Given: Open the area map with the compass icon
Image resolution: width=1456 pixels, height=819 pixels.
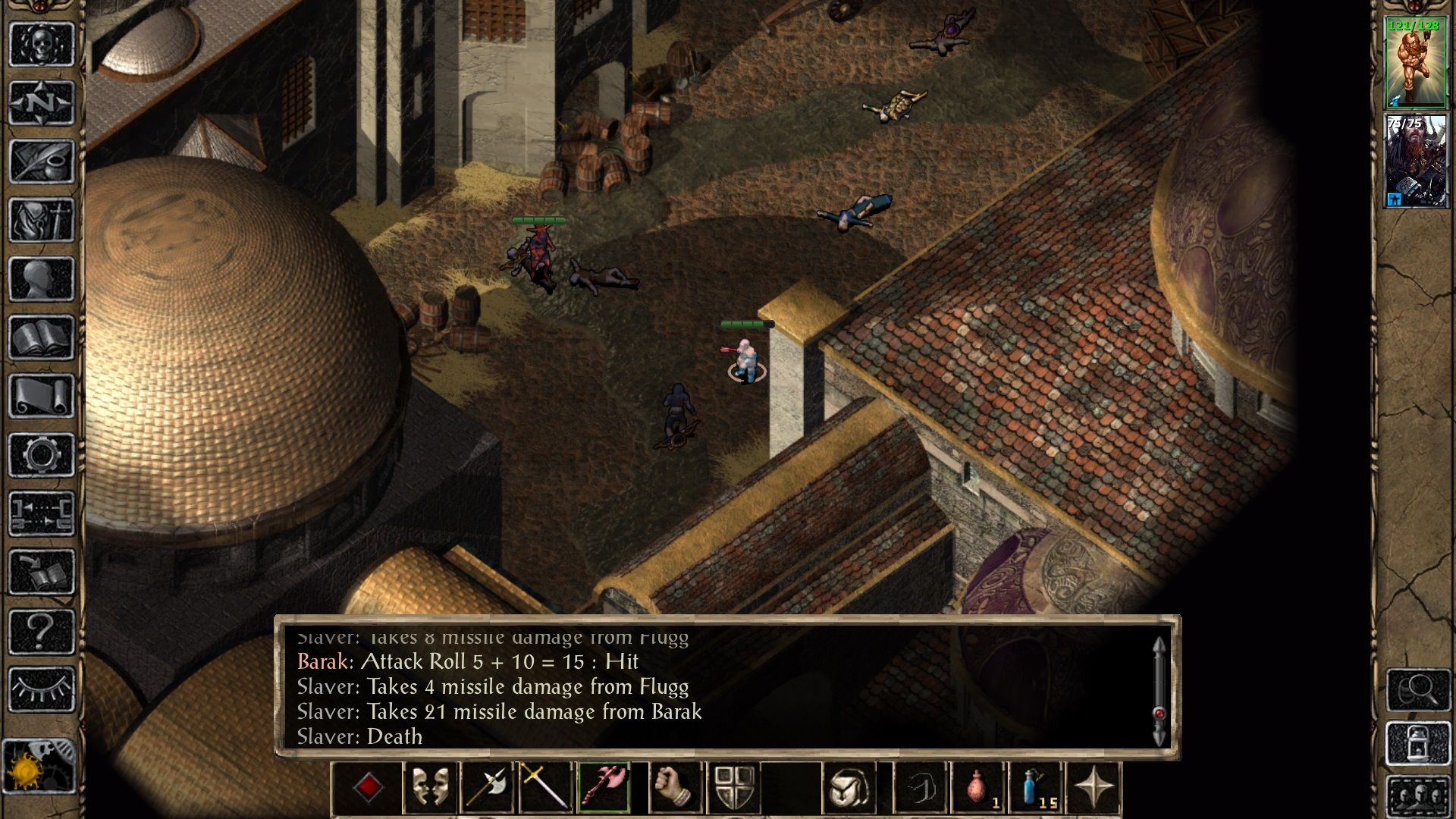Looking at the screenshot, I should [42, 102].
